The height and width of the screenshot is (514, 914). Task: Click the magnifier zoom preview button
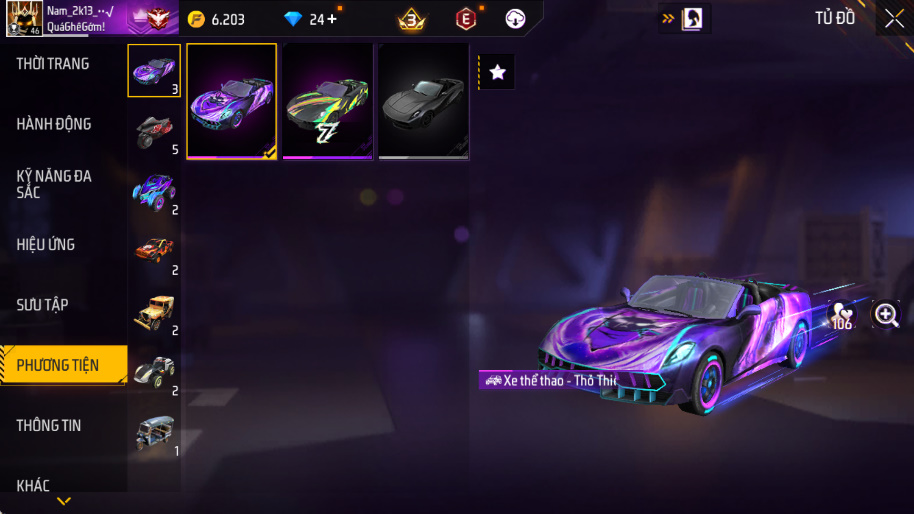(886, 314)
